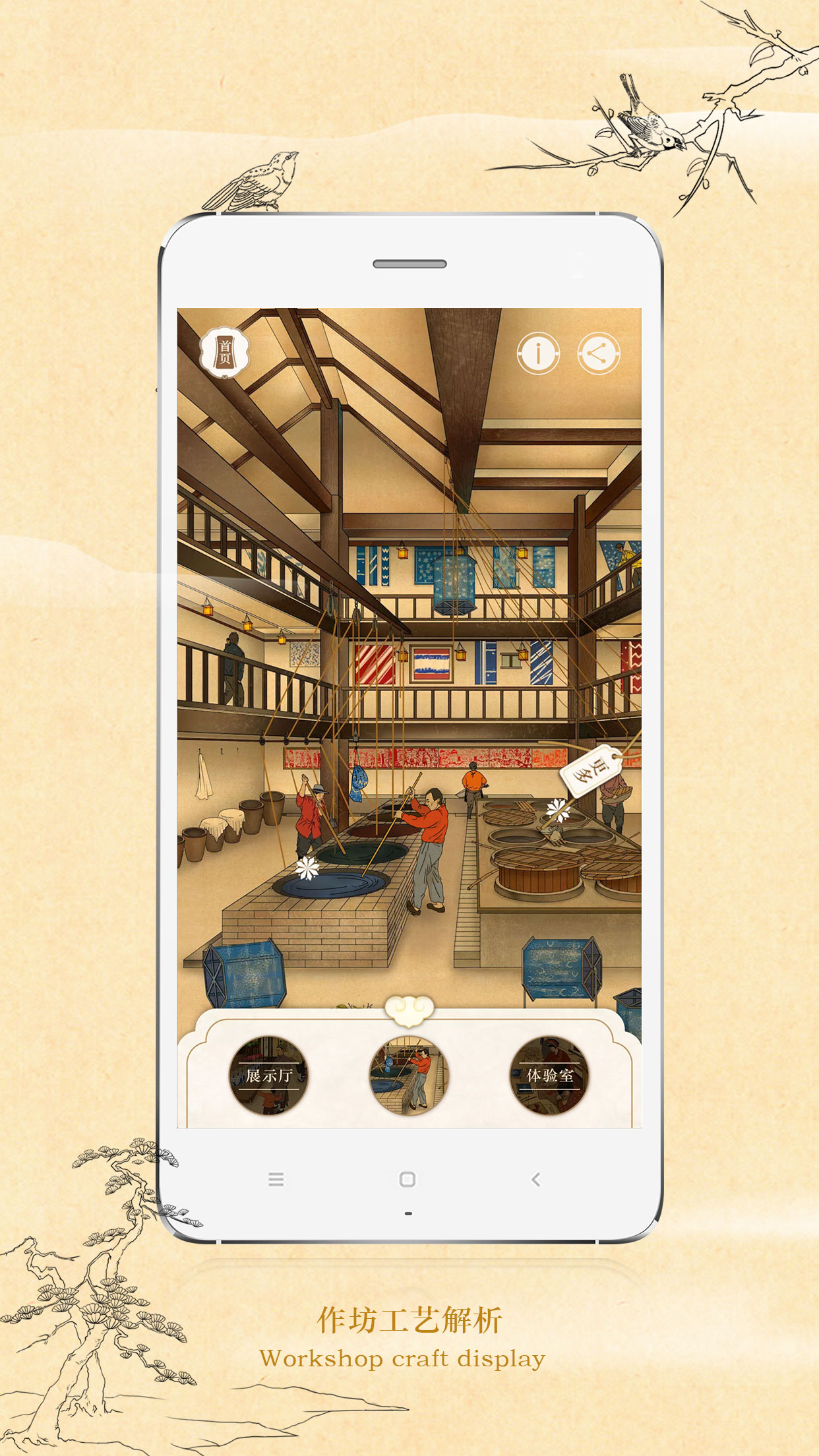This screenshot has width=819, height=1456.
Task: Tap the white flower hotspot on dye vat
Action: click(x=307, y=867)
